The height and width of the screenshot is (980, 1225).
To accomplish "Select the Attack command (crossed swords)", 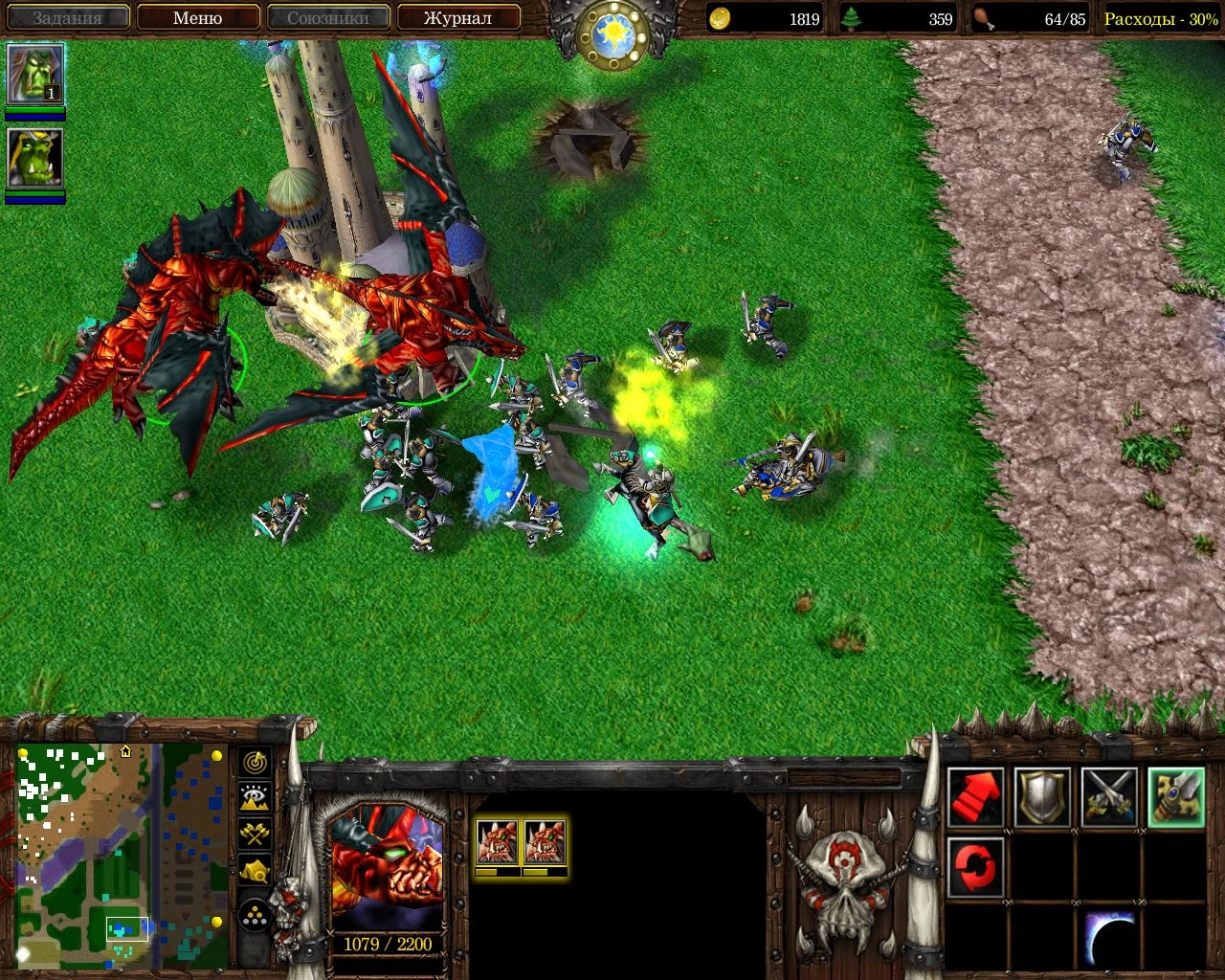I will (1108, 798).
